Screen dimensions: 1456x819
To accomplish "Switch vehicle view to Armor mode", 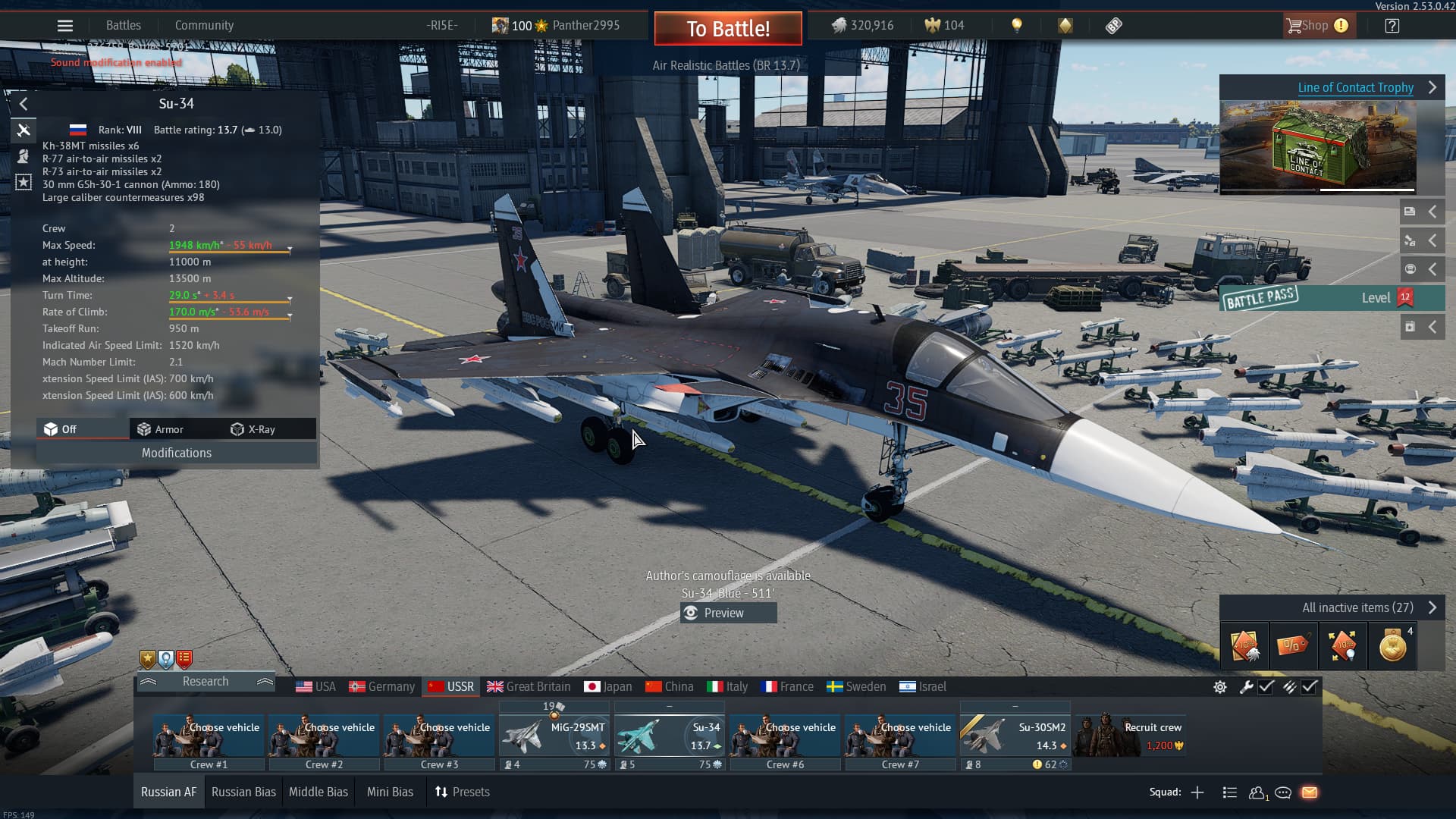I will click(x=161, y=429).
